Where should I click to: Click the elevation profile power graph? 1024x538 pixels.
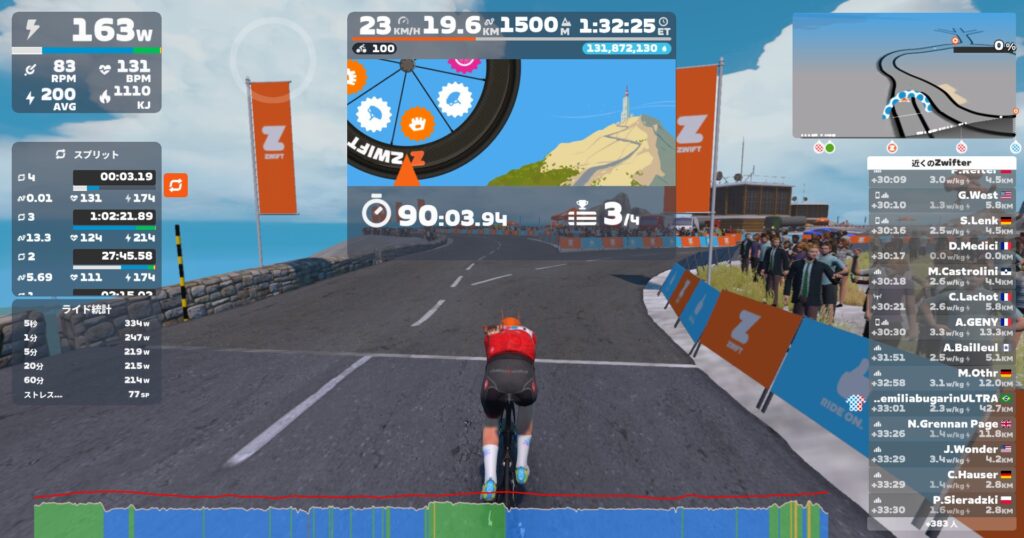[430, 515]
